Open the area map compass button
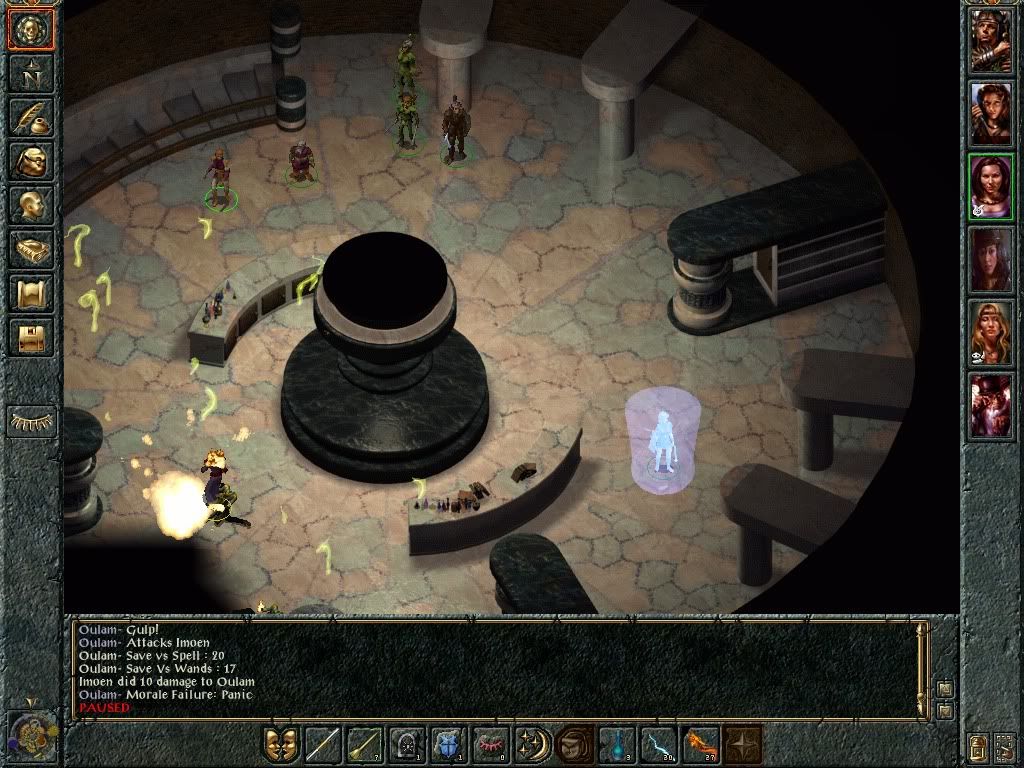The height and width of the screenshot is (768, 1024). click(x=31, y=73)
